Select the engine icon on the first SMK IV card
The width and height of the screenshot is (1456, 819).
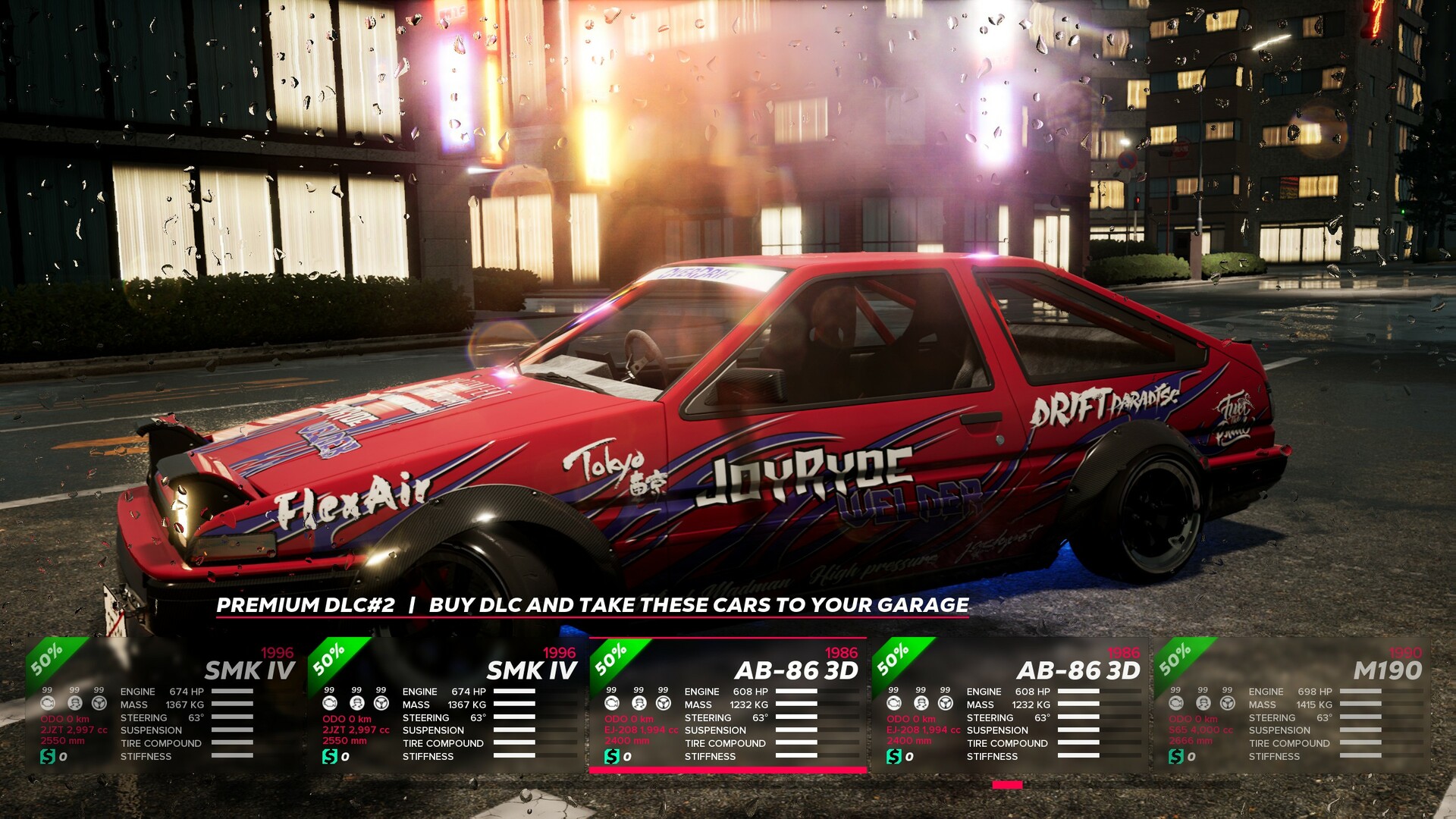coord(48,704)
